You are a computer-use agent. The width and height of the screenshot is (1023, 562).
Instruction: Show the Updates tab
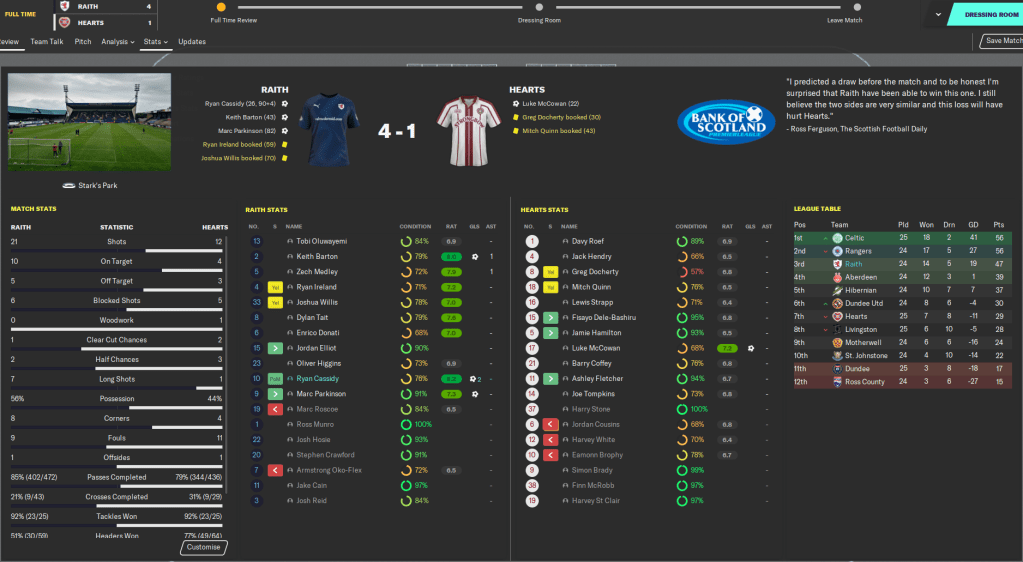coord(192,42)
